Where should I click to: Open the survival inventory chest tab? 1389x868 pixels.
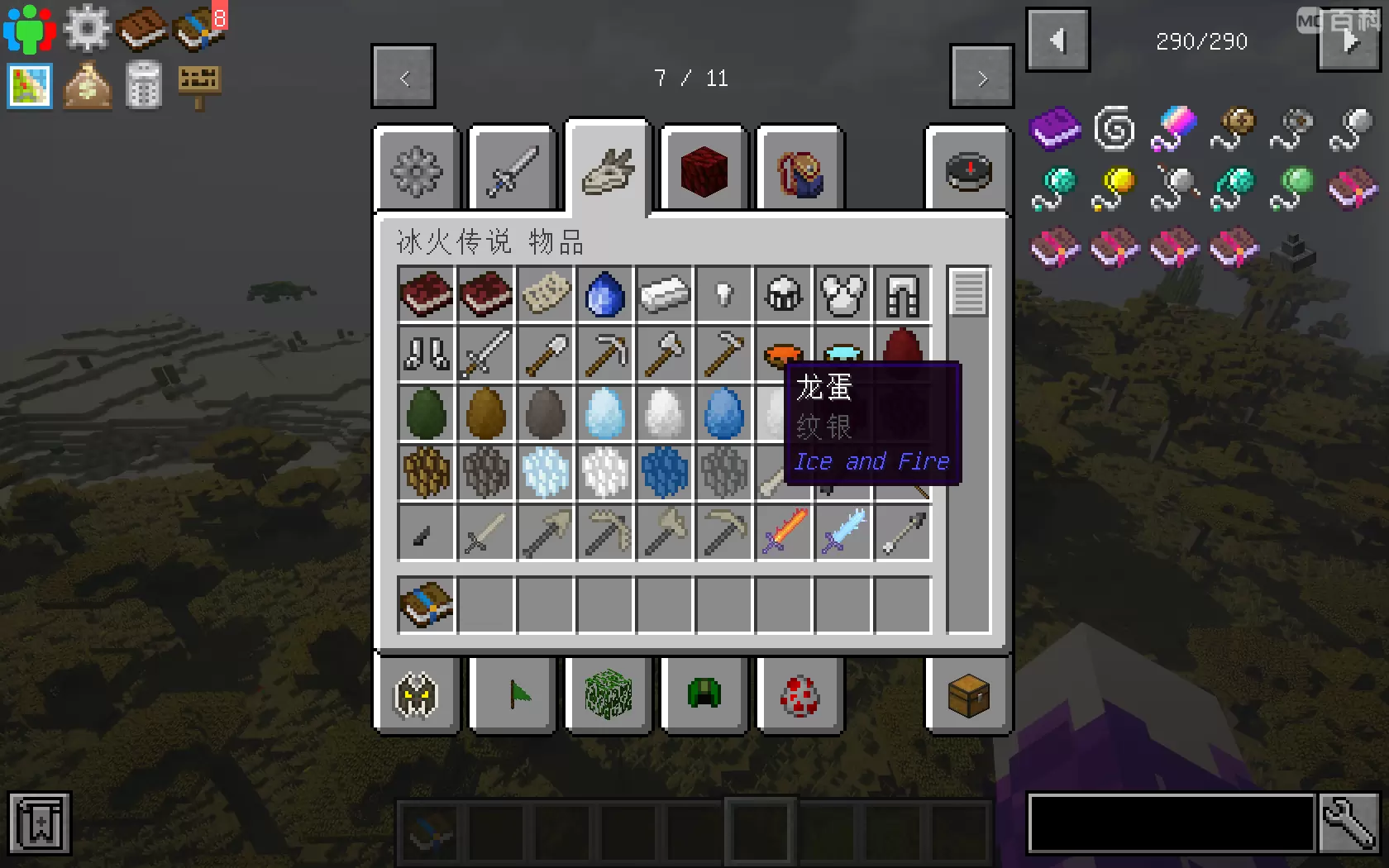(968, 696)
